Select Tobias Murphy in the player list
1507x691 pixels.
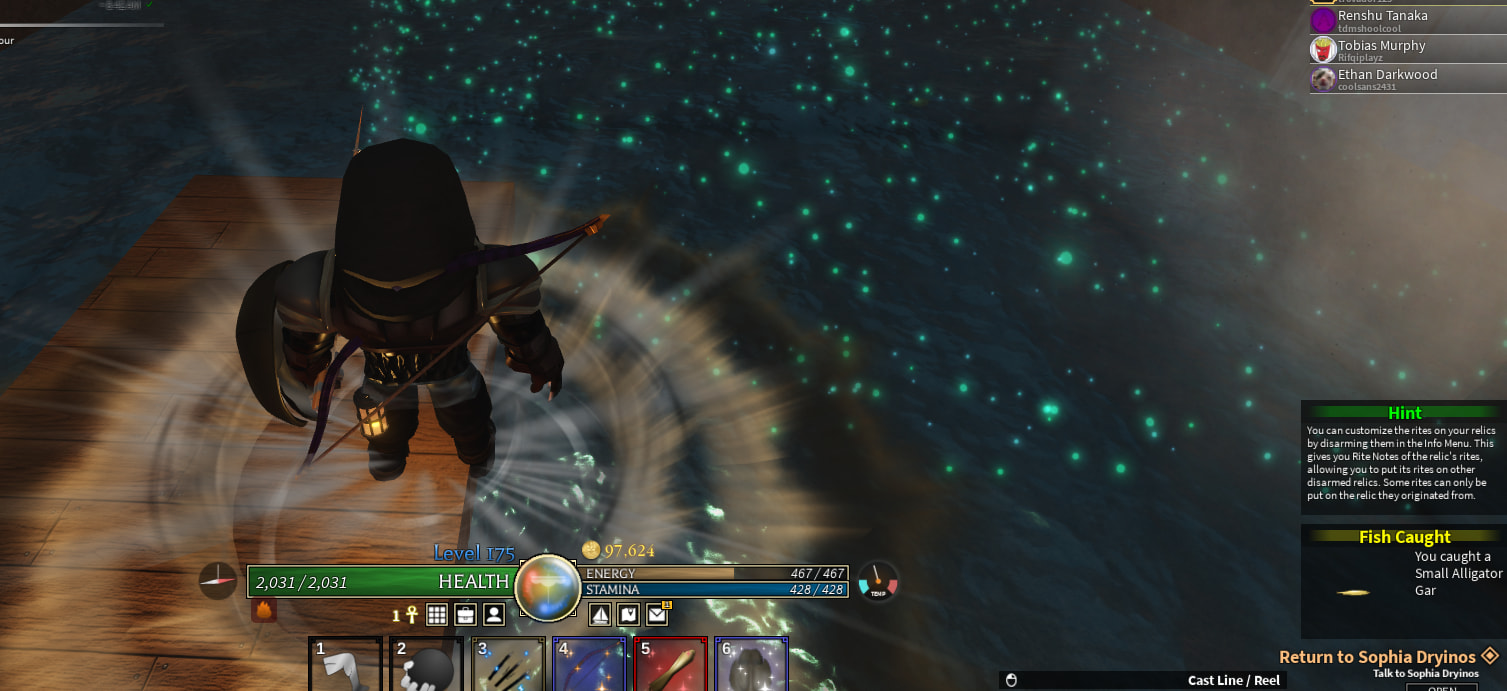[1382, 50]
